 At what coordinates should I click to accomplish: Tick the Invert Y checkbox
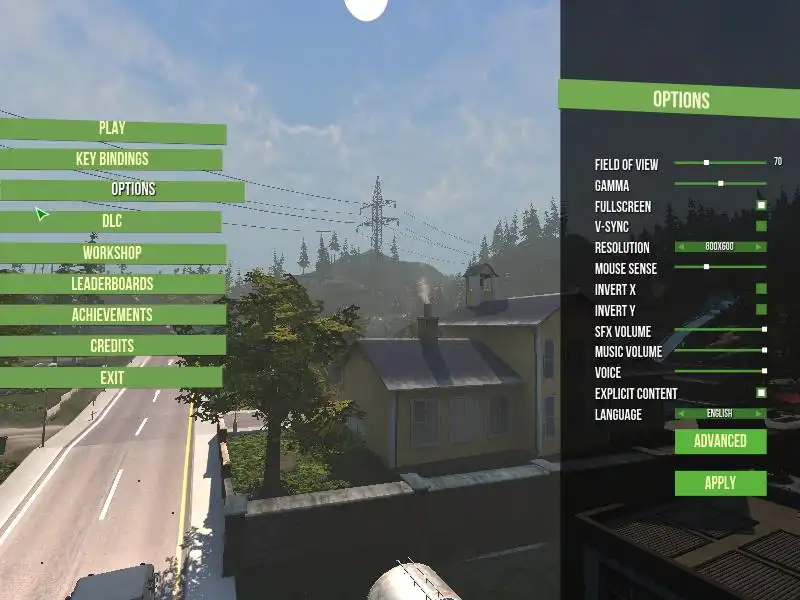tap(761, 309)
